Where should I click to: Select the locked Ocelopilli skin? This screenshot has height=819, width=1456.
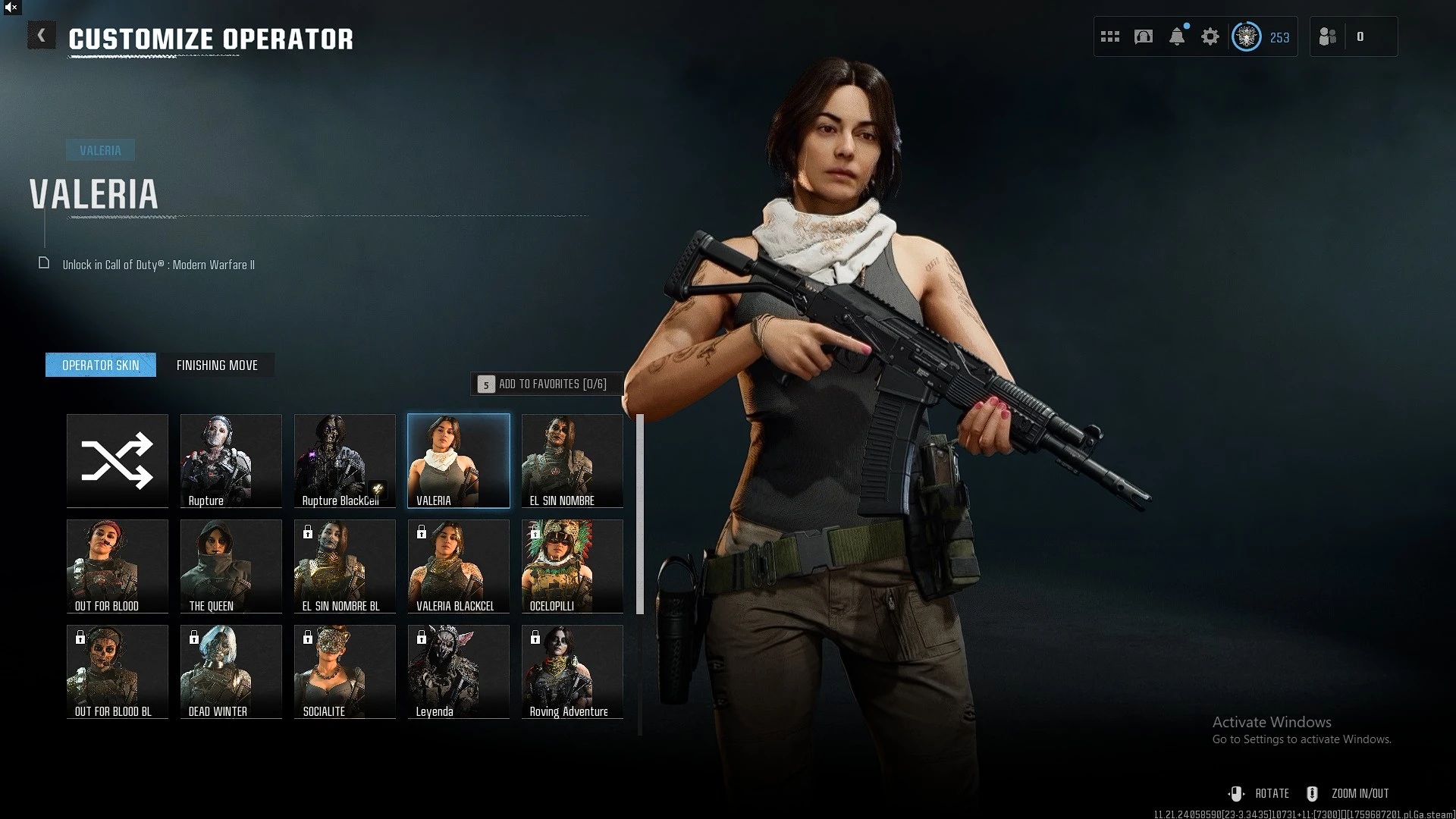pyautogui.click(x=573, y=566)
